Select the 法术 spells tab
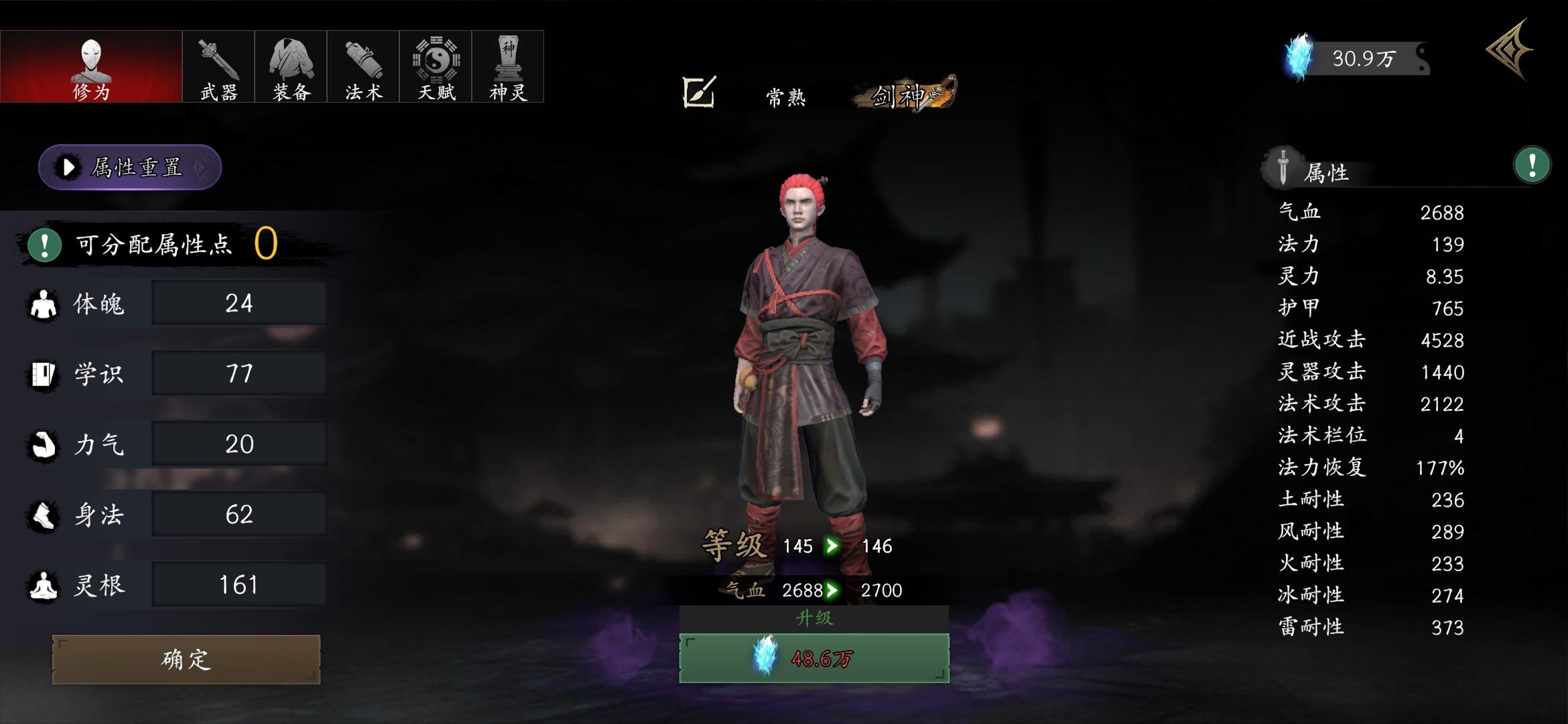1568x724 pixels. tap(362, 66)
